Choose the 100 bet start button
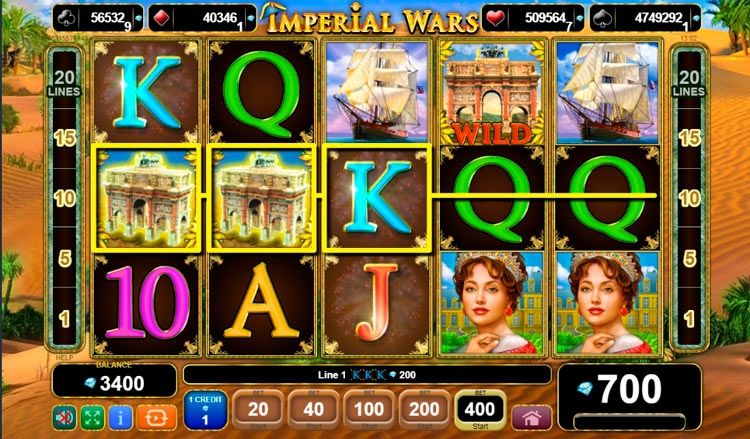Image resolution: width=750 pixels, height=439 pixels. (x=368, y=411)
